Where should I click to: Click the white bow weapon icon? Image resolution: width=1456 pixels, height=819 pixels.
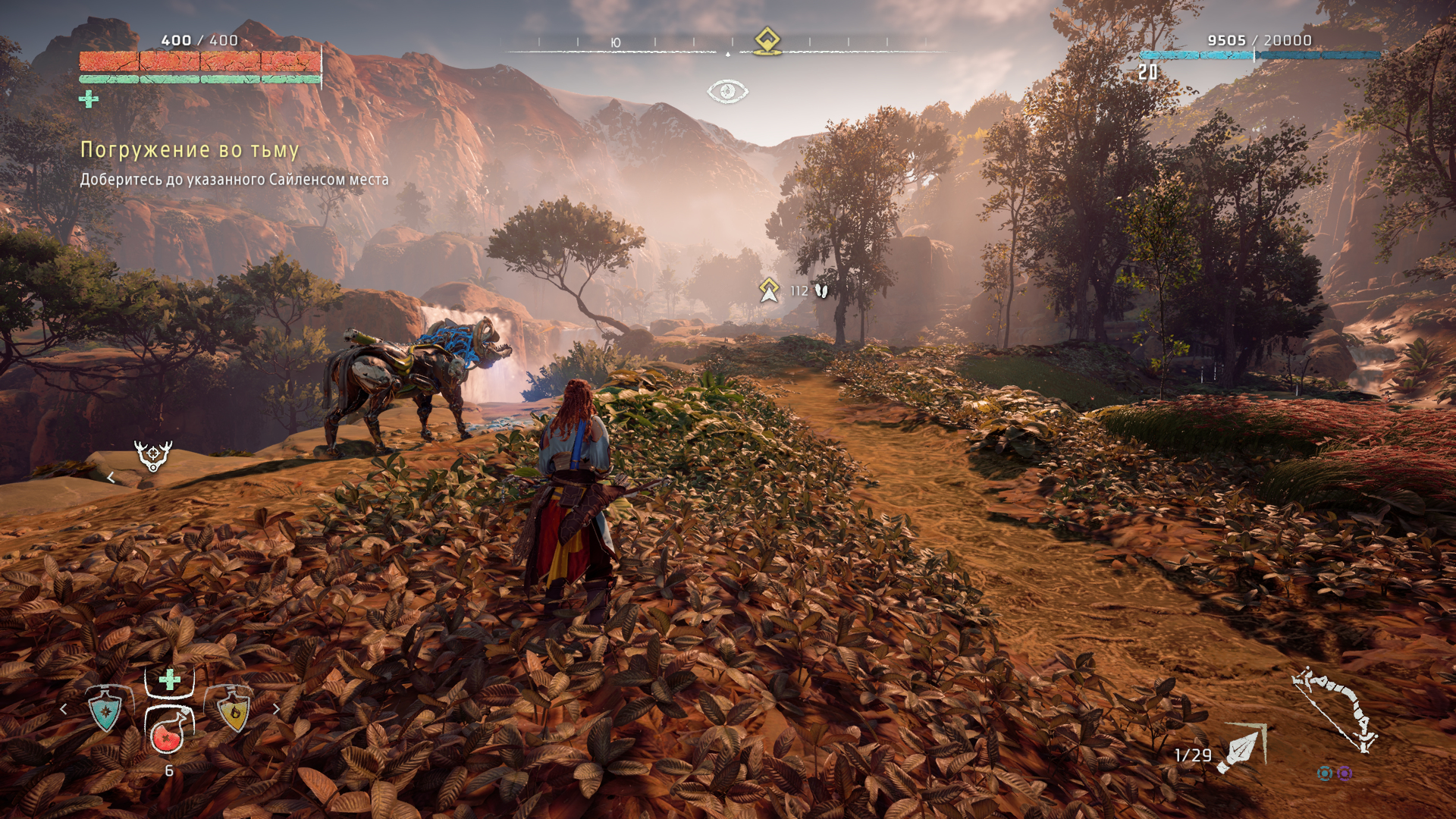coord(1336,711)
